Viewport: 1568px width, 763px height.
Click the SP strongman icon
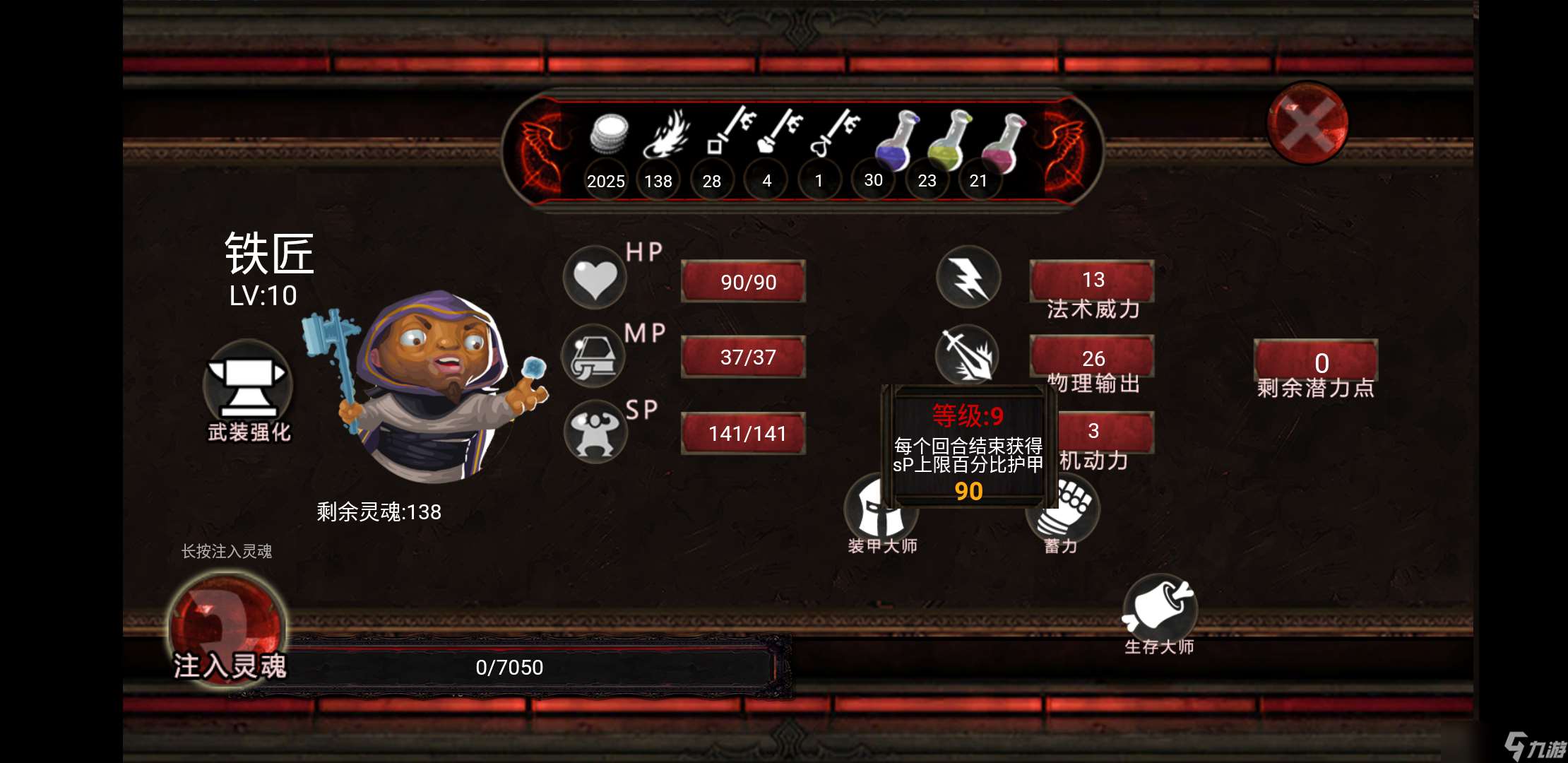point(594,432)
